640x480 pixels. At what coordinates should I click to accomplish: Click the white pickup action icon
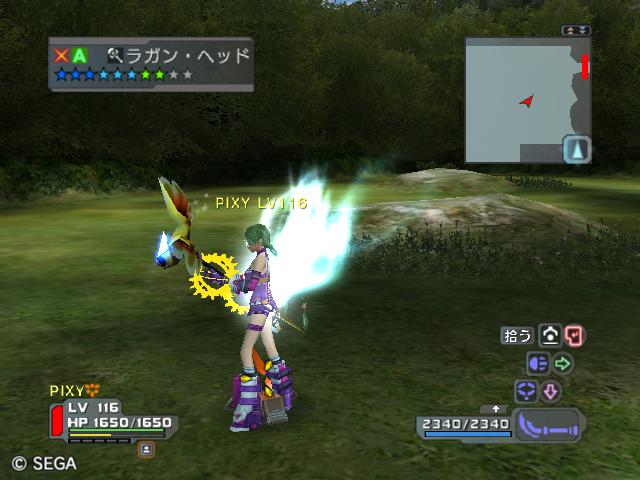coord(550,336)
